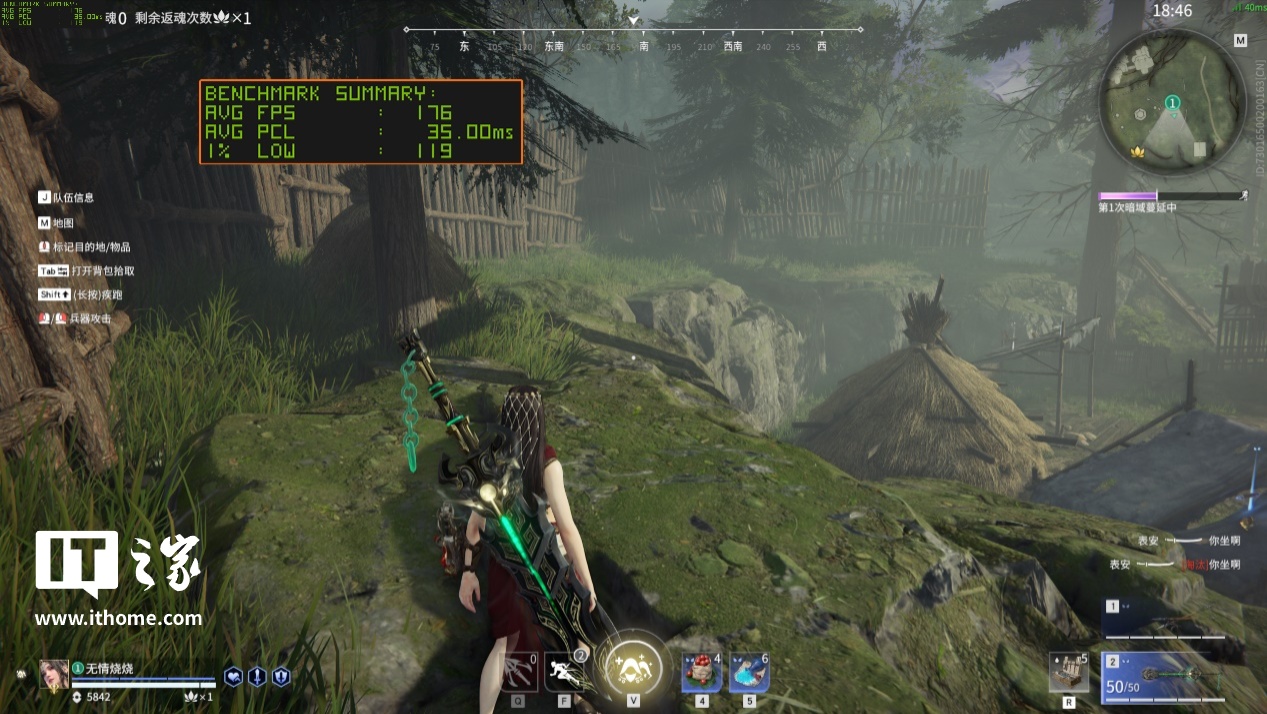Use the blue armor powder item
The height and width of the screenshot is (714, 1267).
pyautogui.click(x=749, y=671)
